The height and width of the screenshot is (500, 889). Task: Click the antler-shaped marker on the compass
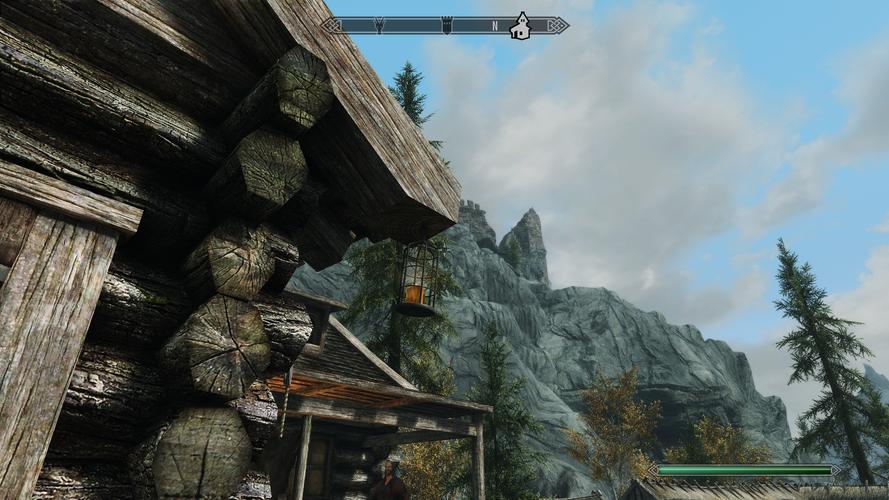[379, 25]
